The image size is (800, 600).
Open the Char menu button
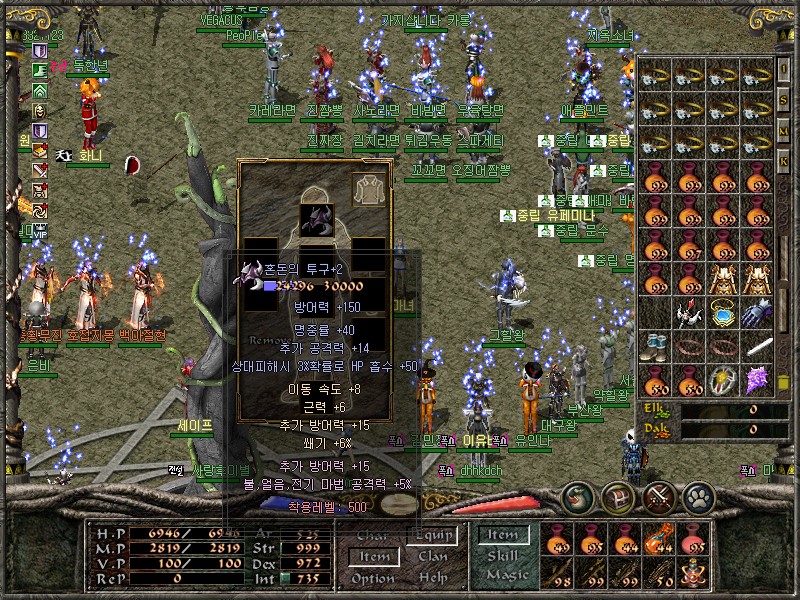pos(373,537)
